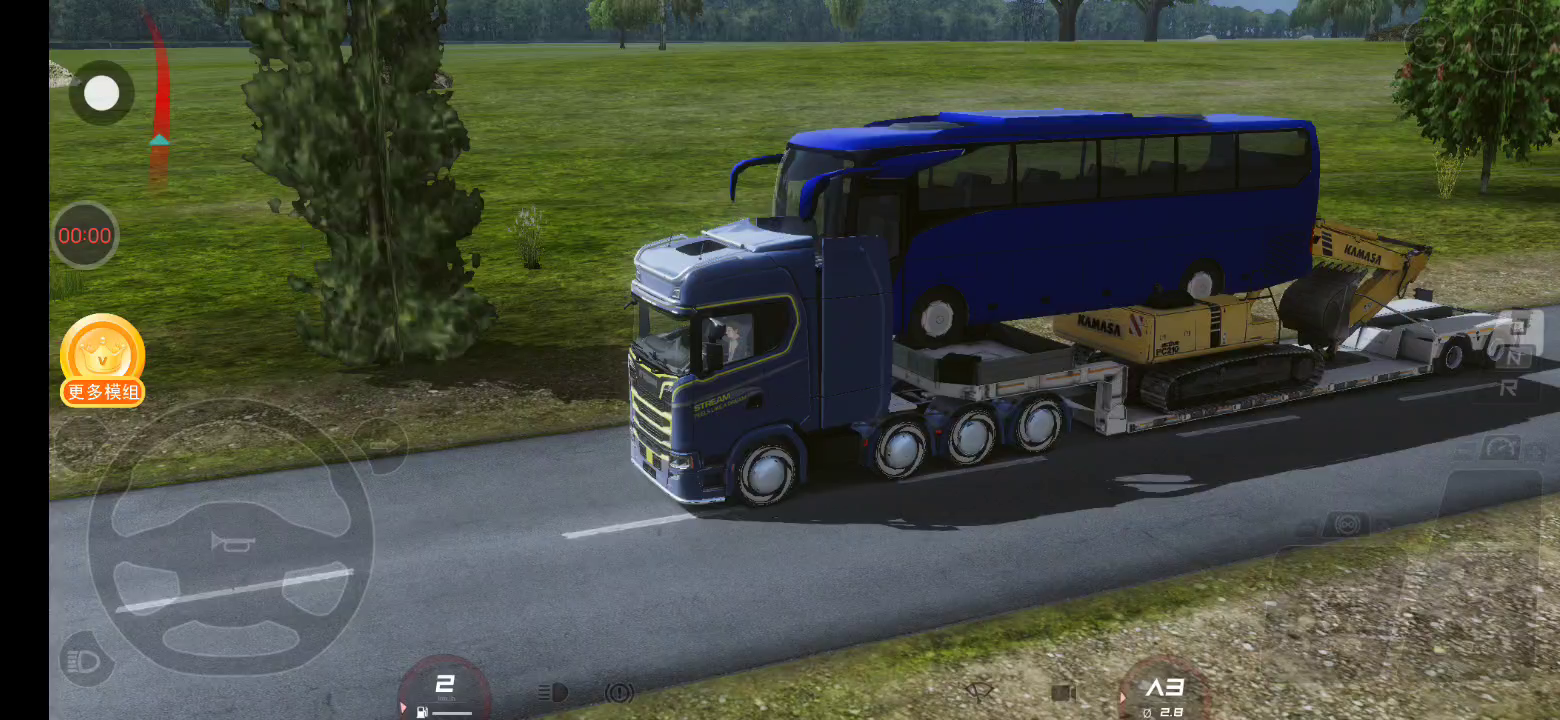Image resolution: width=1560 pixels, height=720 pixels.
Task: Tap the speedometer gauge icon button
Action: click(x=1500, y=449)
